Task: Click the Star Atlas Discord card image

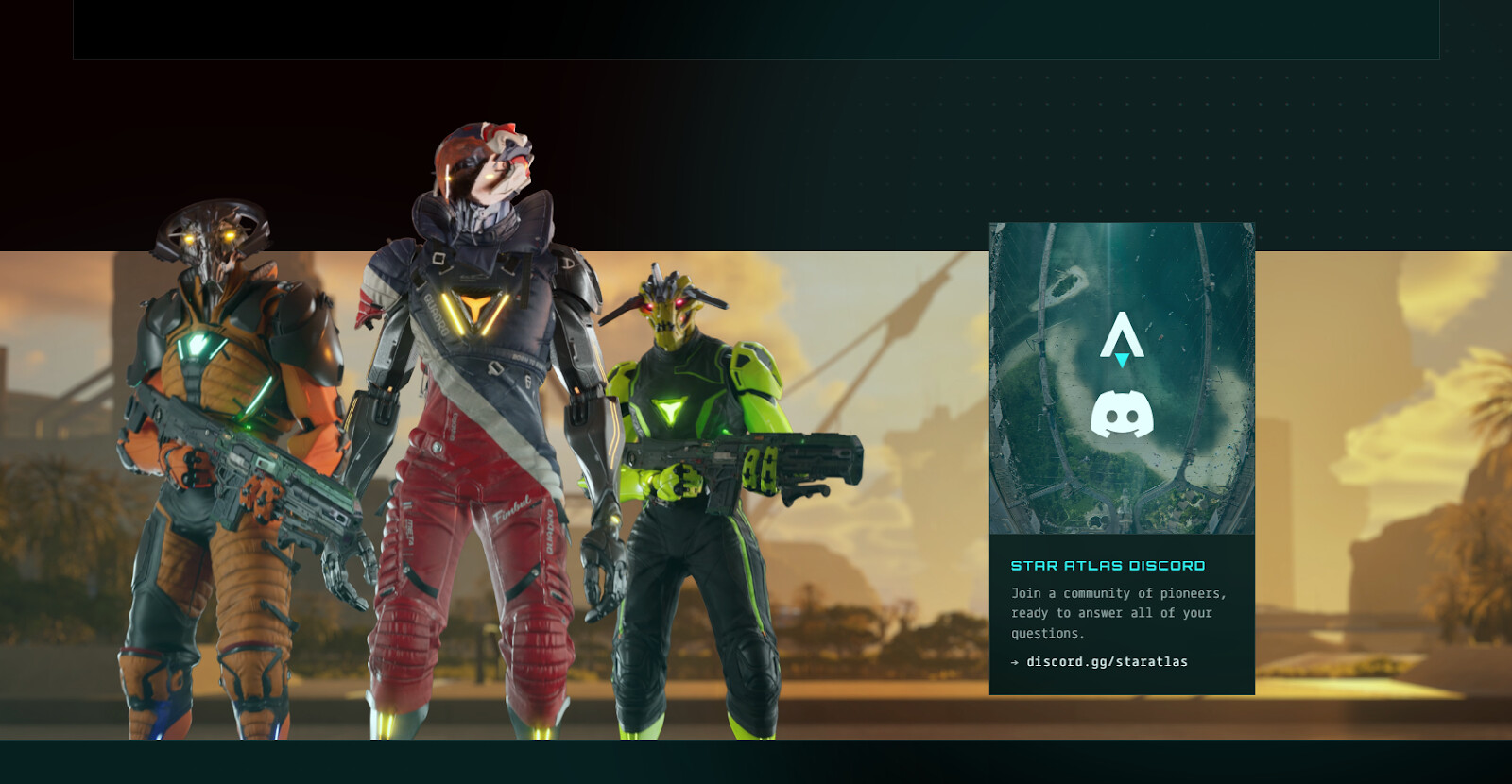Action: [1122, 378]
